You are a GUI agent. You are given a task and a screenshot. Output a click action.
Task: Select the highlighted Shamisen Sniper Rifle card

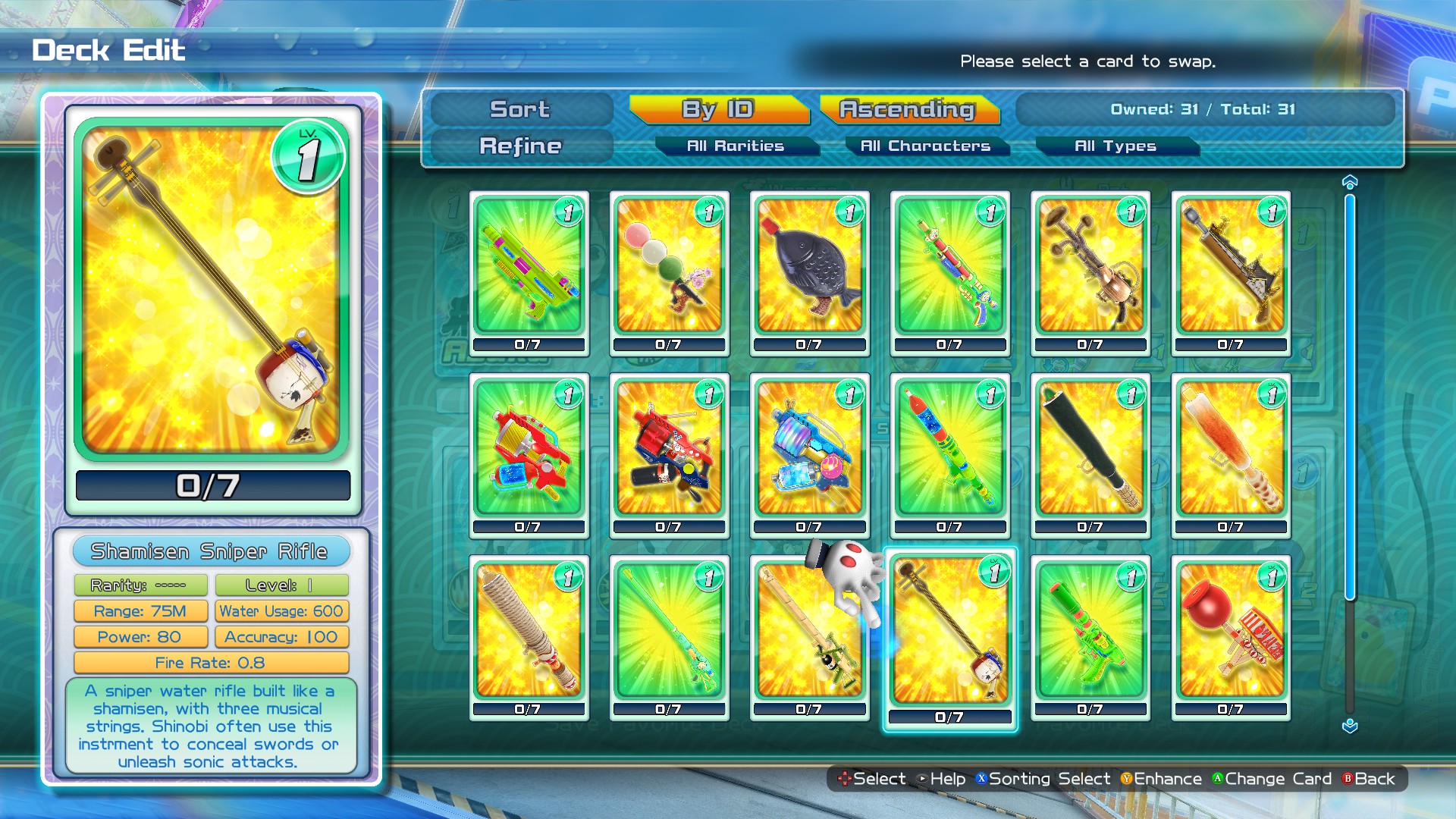point(950,637)
